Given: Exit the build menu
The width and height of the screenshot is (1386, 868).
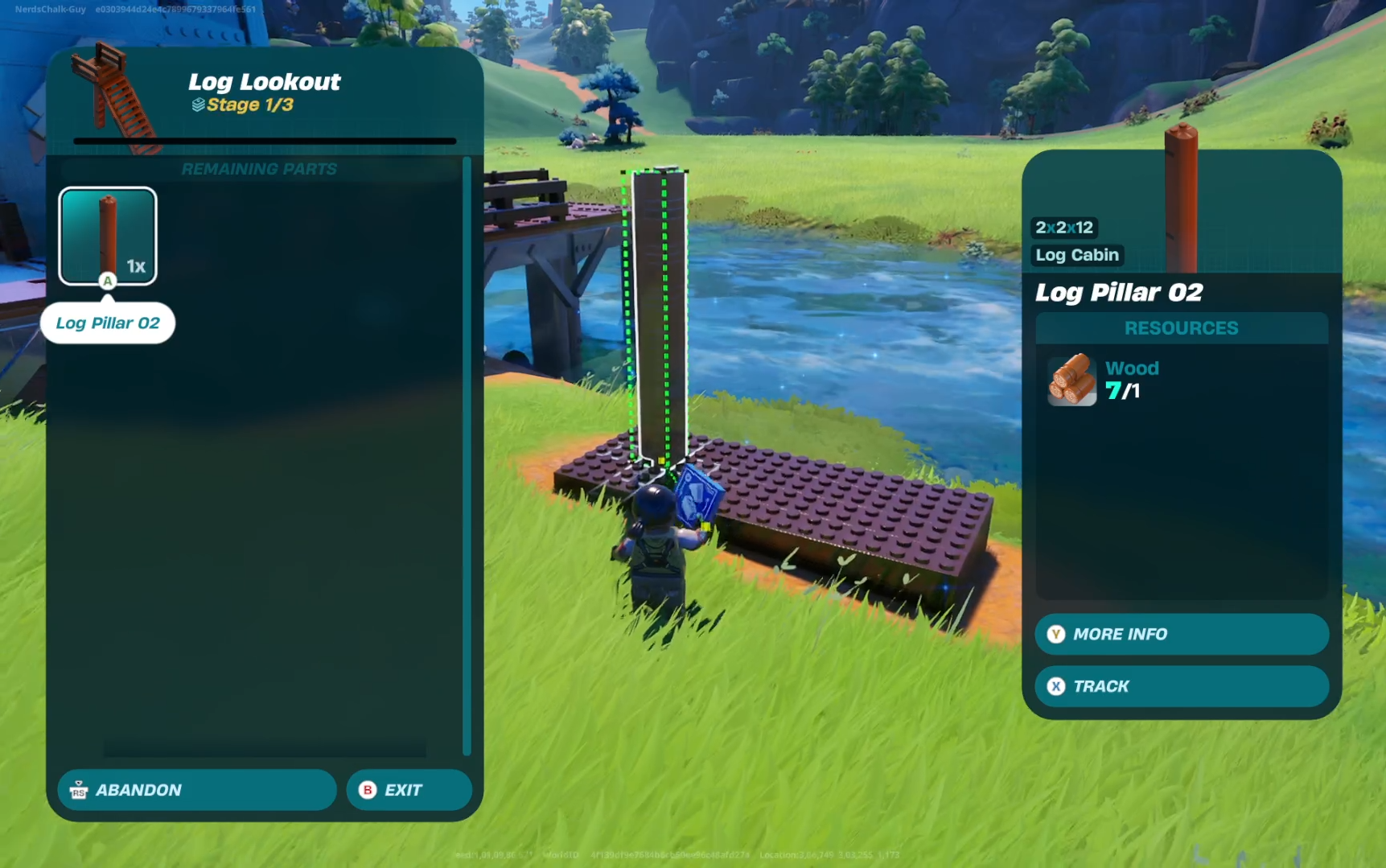Looking at the screenshot, I should click(409, 790).
